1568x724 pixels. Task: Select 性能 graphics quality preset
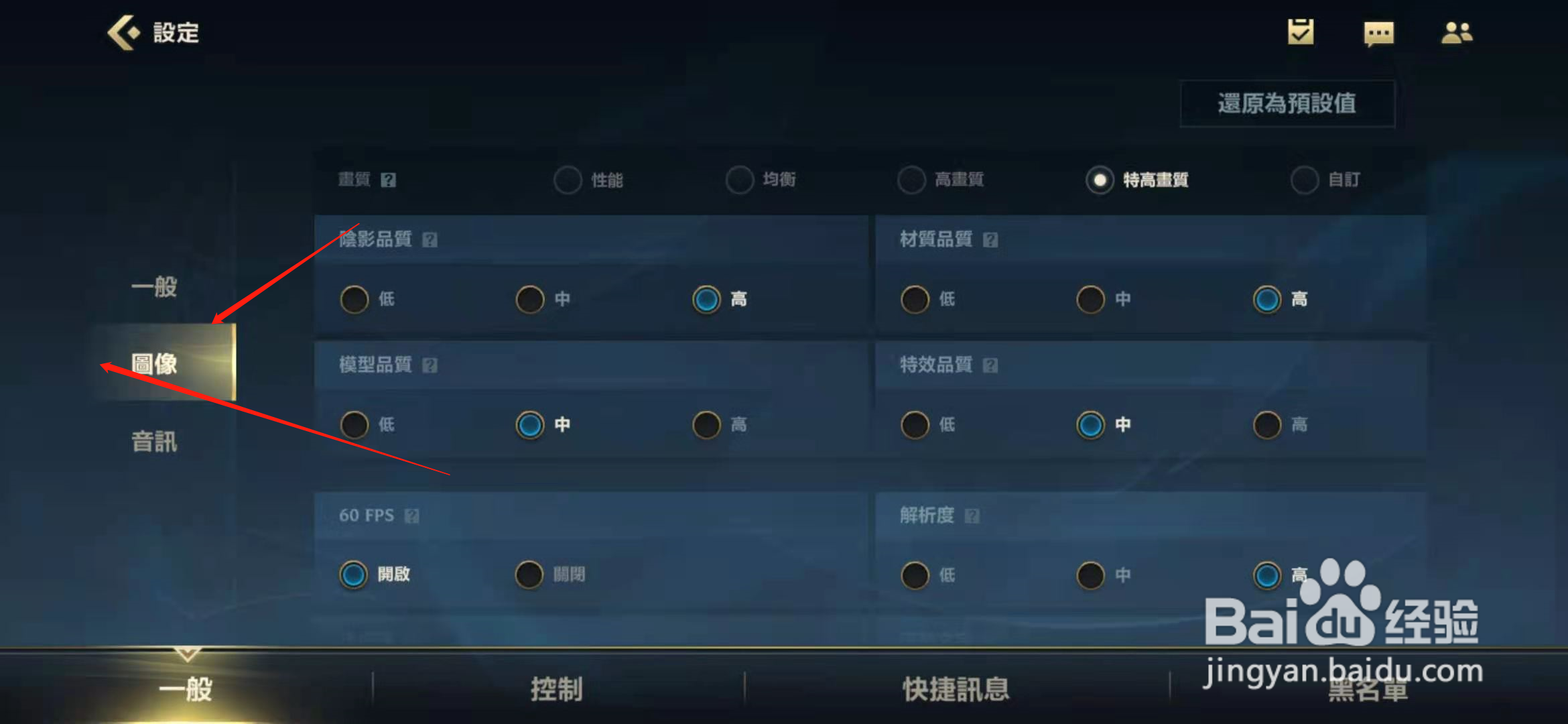(x=567, y=180)
